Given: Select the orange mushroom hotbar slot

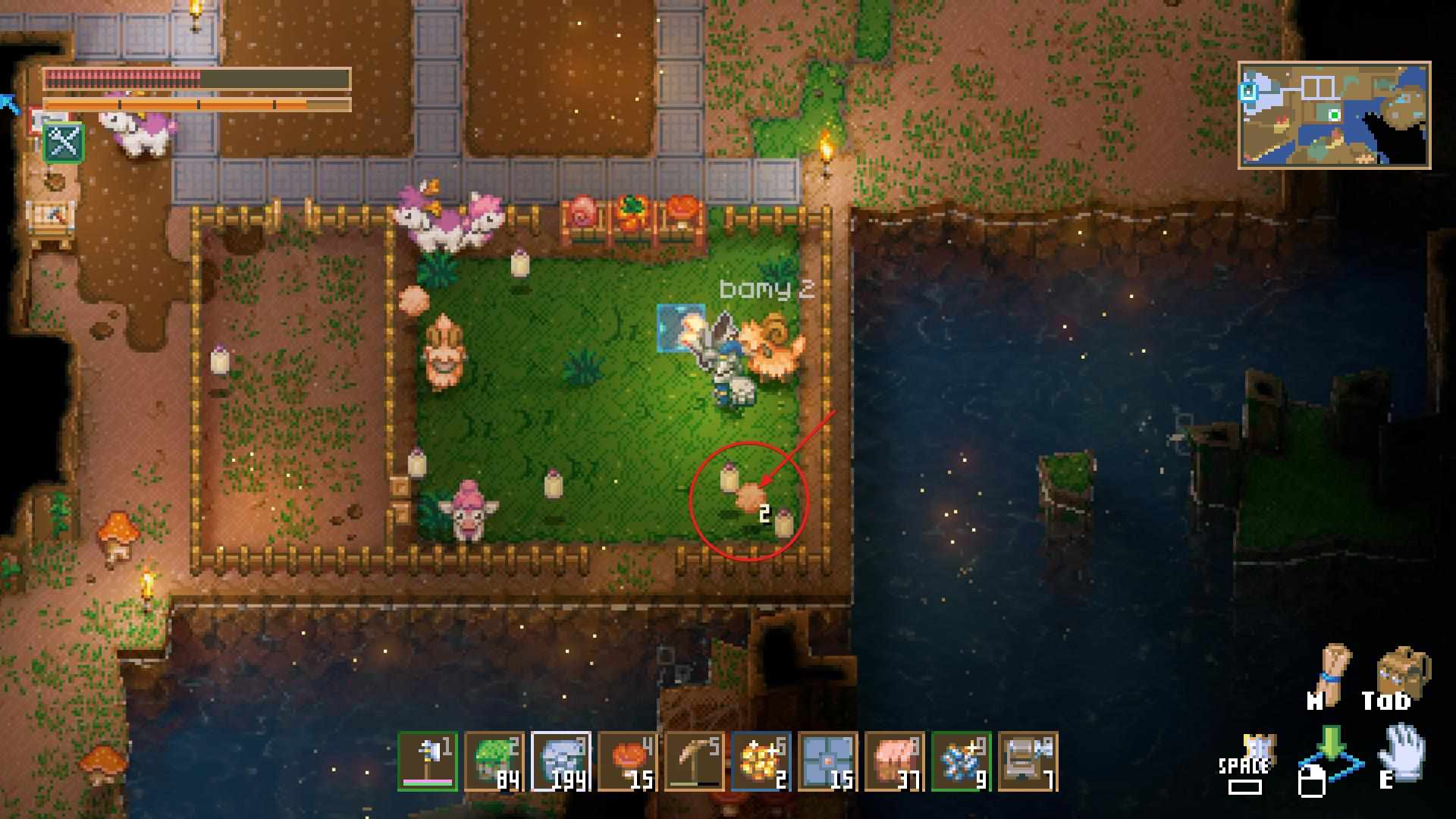Looking at the screenshot, I should click(628, 761).
